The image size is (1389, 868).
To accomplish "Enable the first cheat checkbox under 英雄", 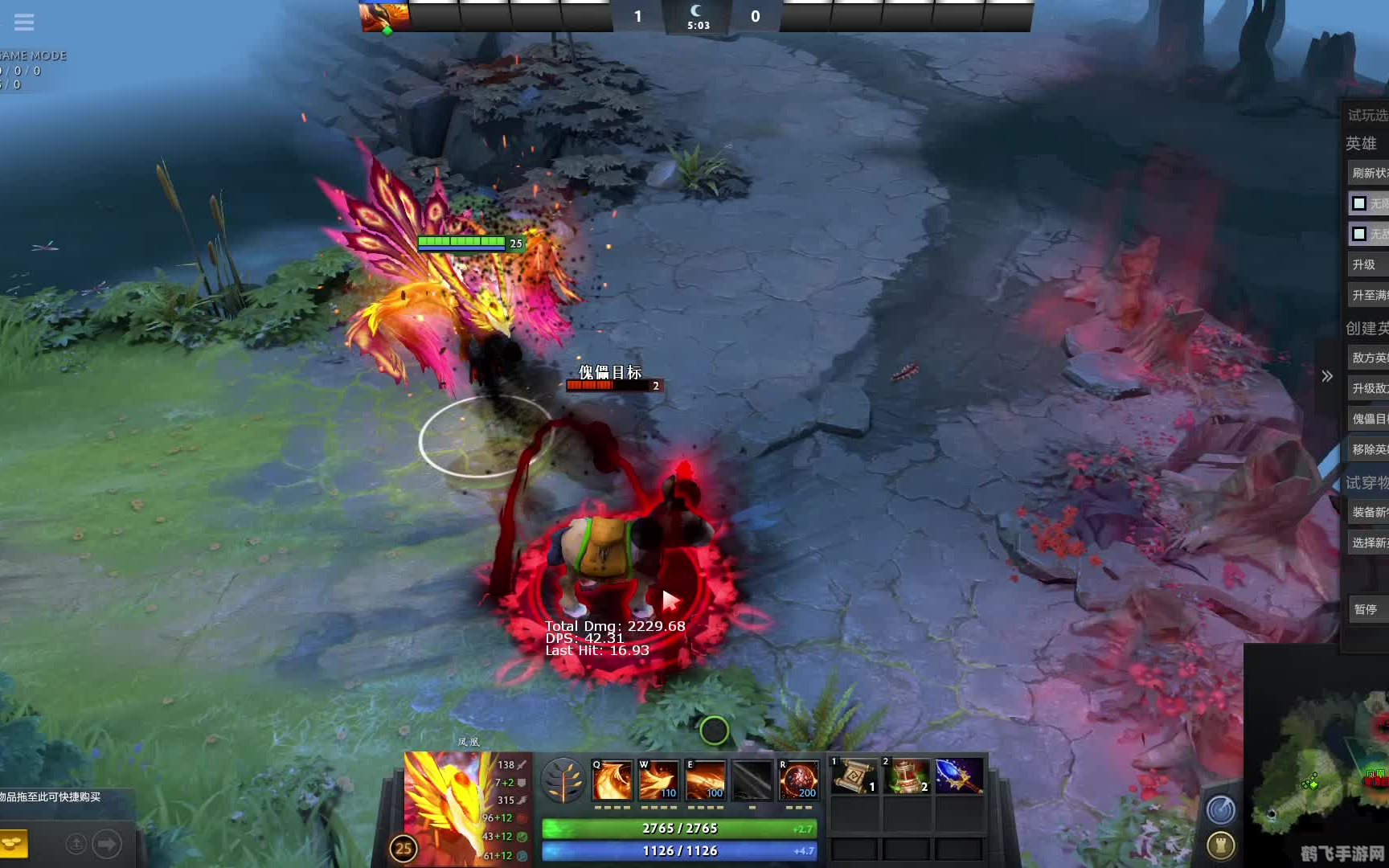I will (1358, 203).
